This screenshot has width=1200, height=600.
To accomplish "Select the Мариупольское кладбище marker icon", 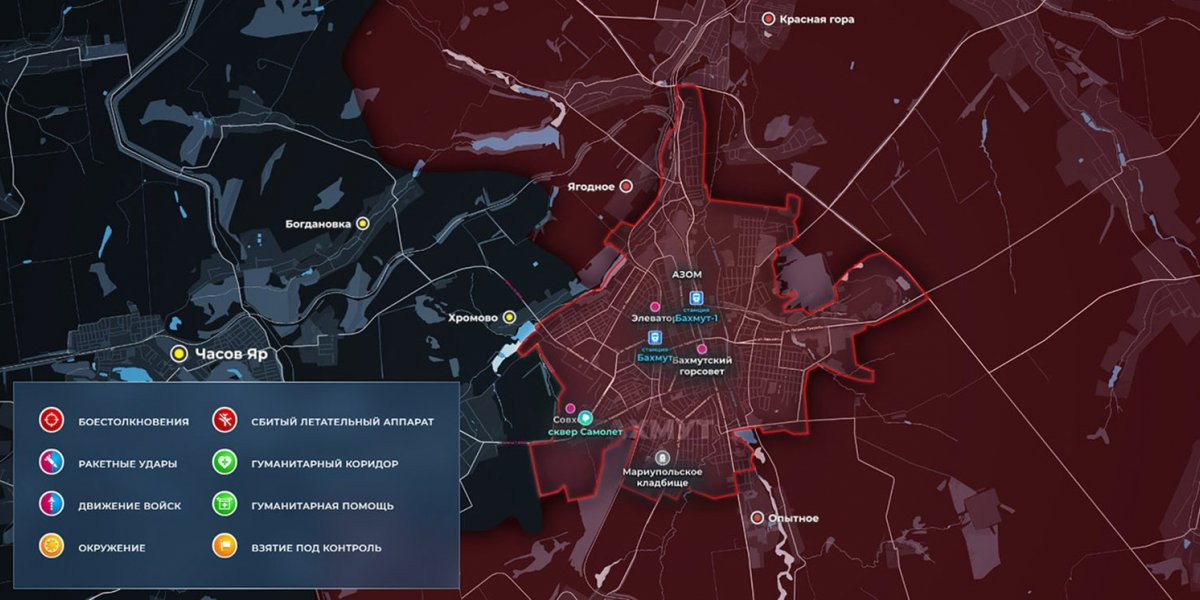I will pyautogui.click(x=662, y=456).
